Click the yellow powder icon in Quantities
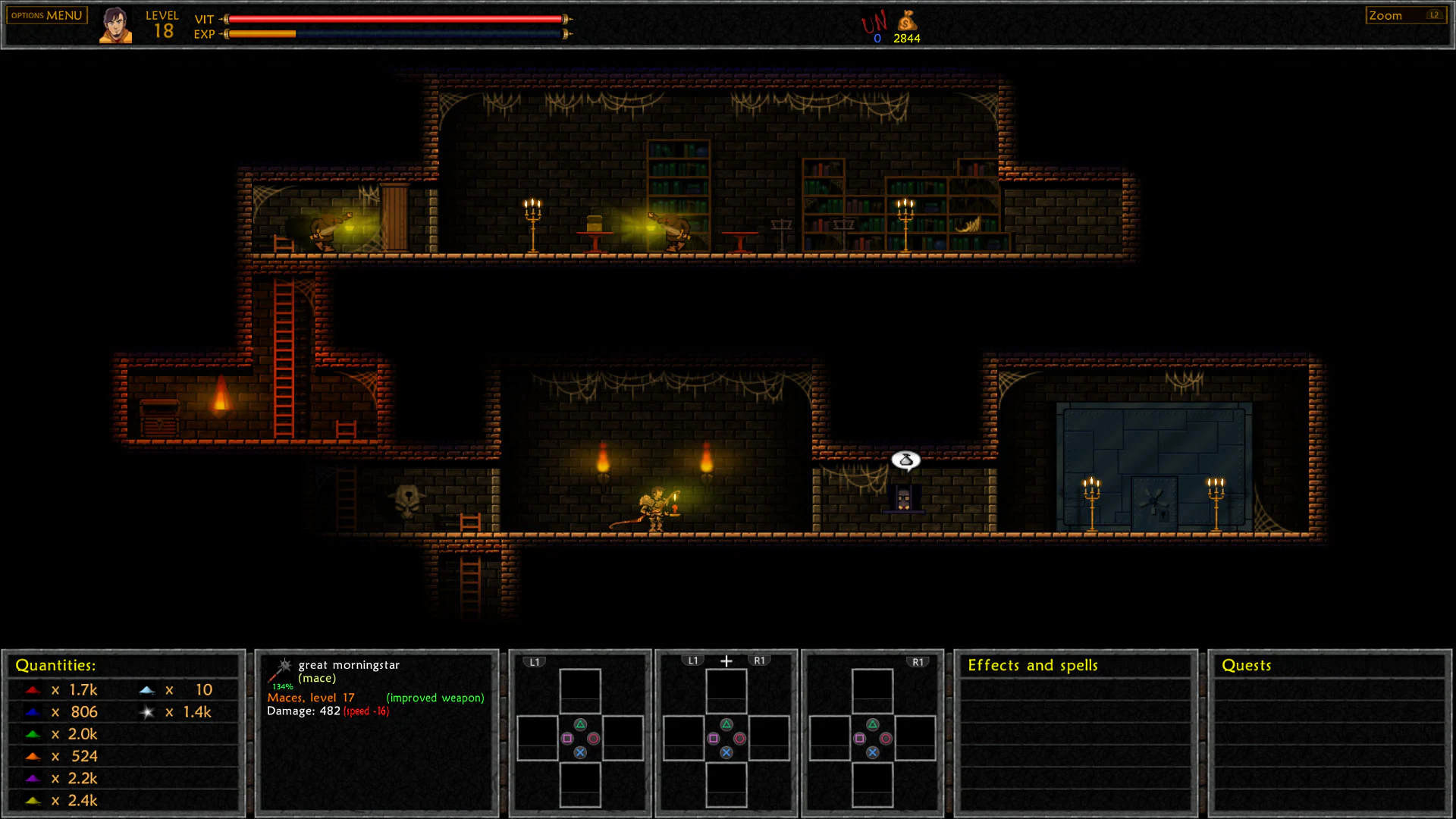The height and width of the screenshot is (819, 1456). (32, 799)
